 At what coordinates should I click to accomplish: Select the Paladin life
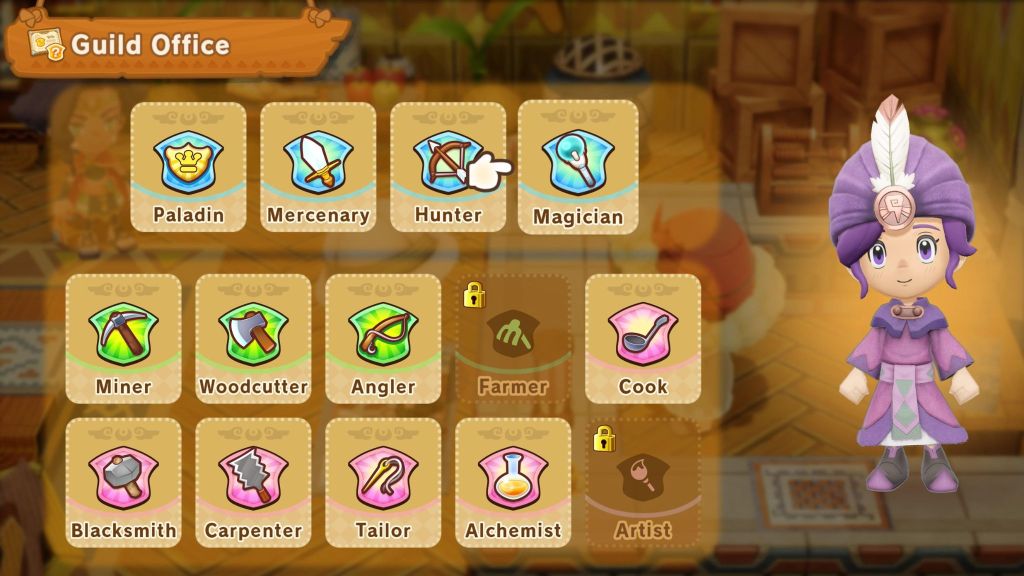click(188, 168)
